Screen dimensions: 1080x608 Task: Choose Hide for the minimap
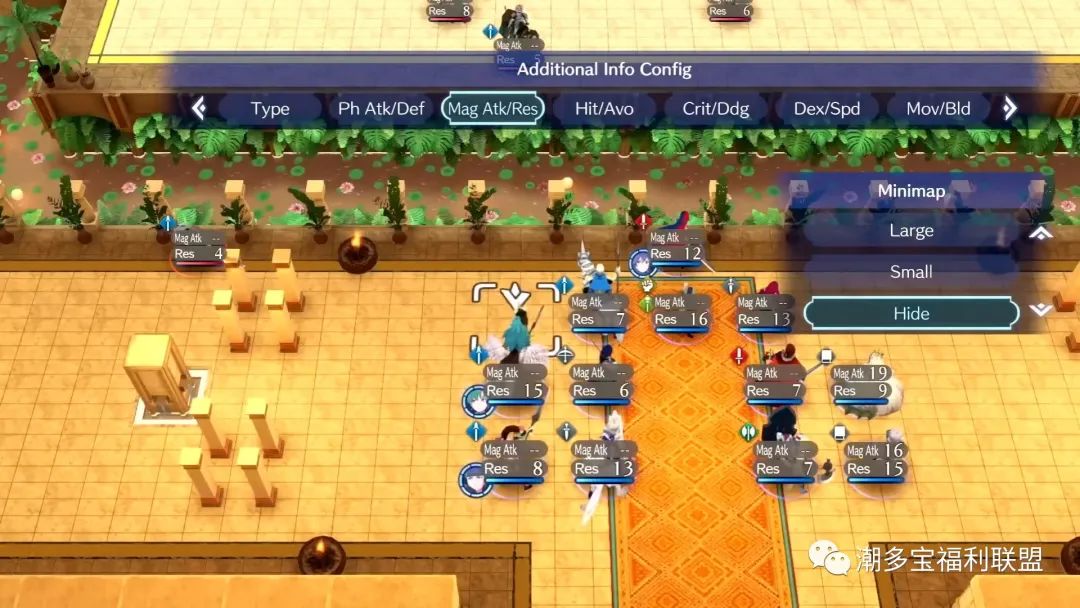[911, 314]
